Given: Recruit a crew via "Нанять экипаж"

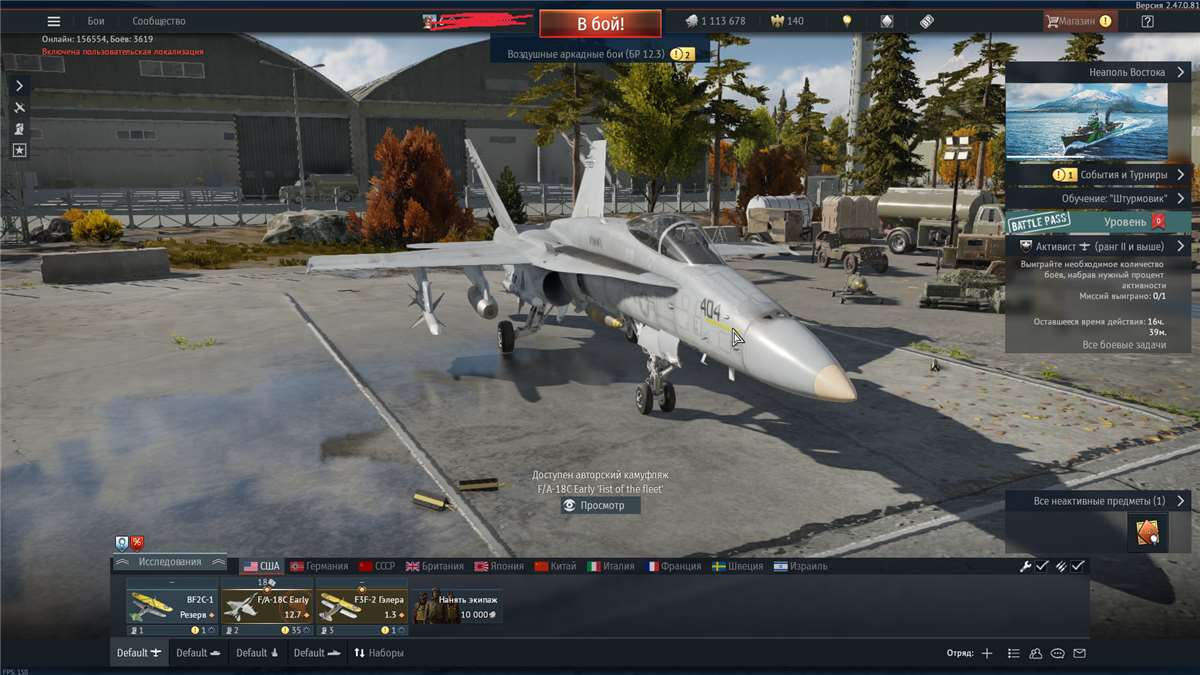Looking at the screenshot, I should [457, 606].
